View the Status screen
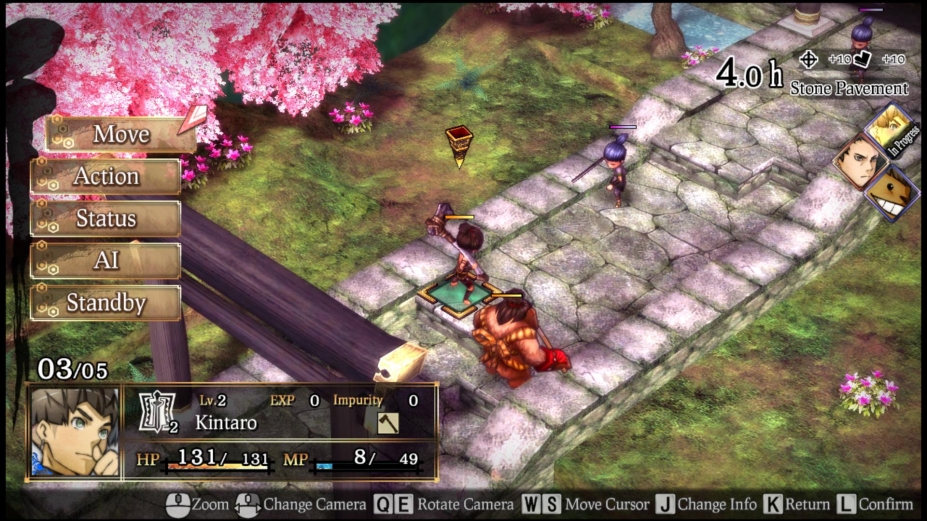 point(106,218)
